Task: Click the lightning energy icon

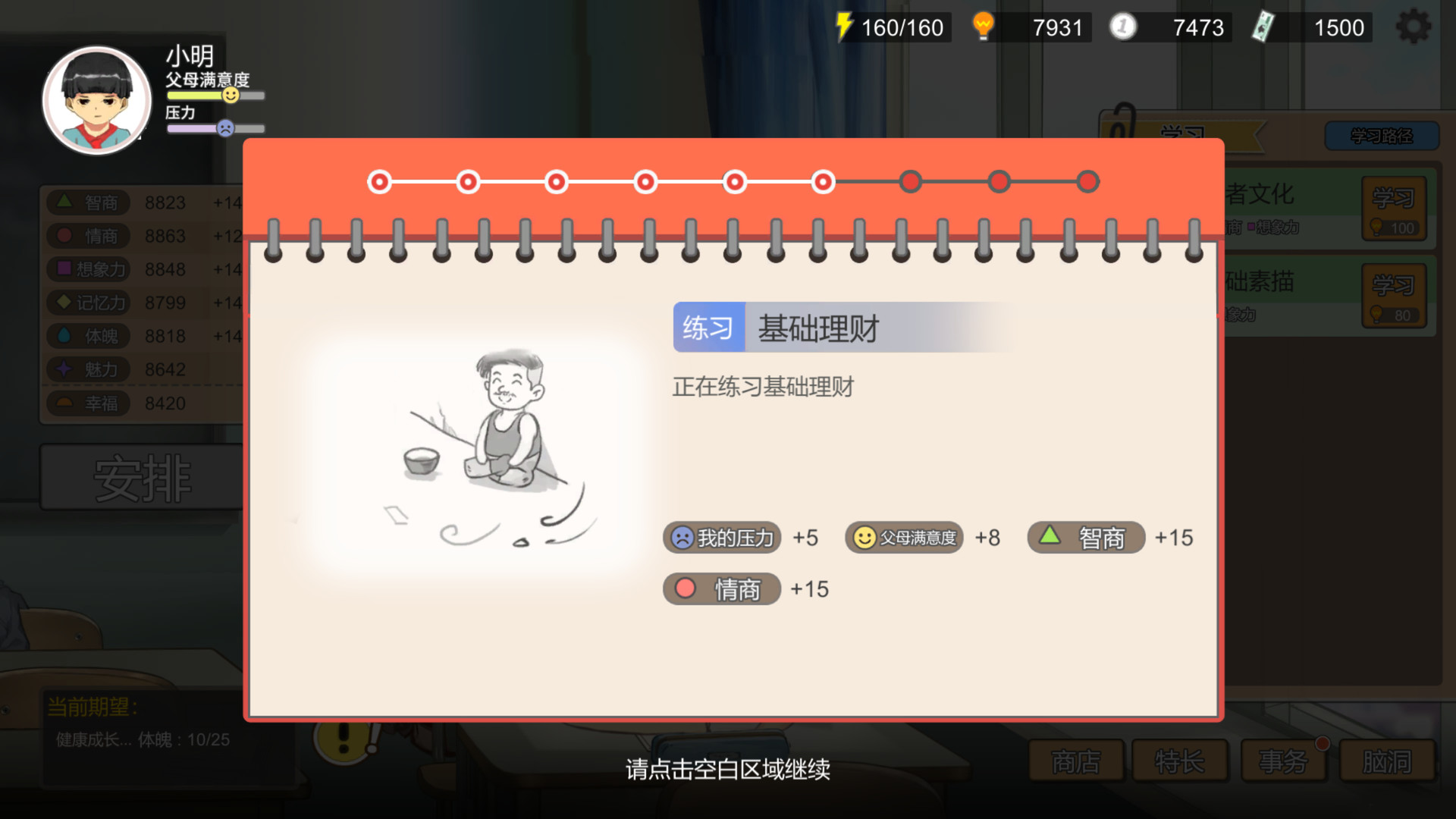Action: pyautogui.click(x=844, y=27)
